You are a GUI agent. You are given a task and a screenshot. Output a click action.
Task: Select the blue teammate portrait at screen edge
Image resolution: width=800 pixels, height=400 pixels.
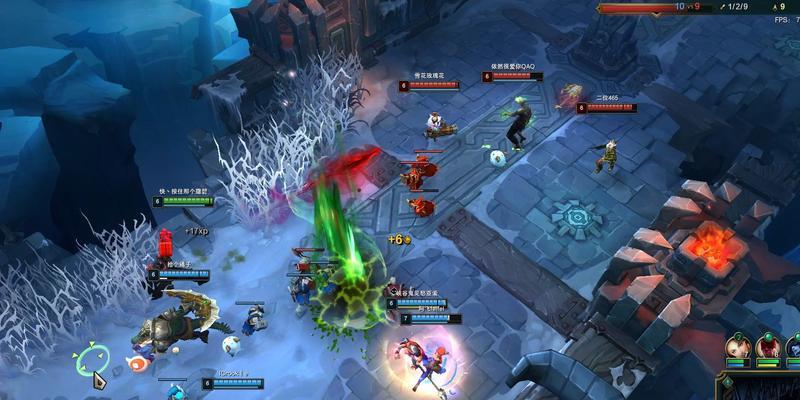[793, 346]
